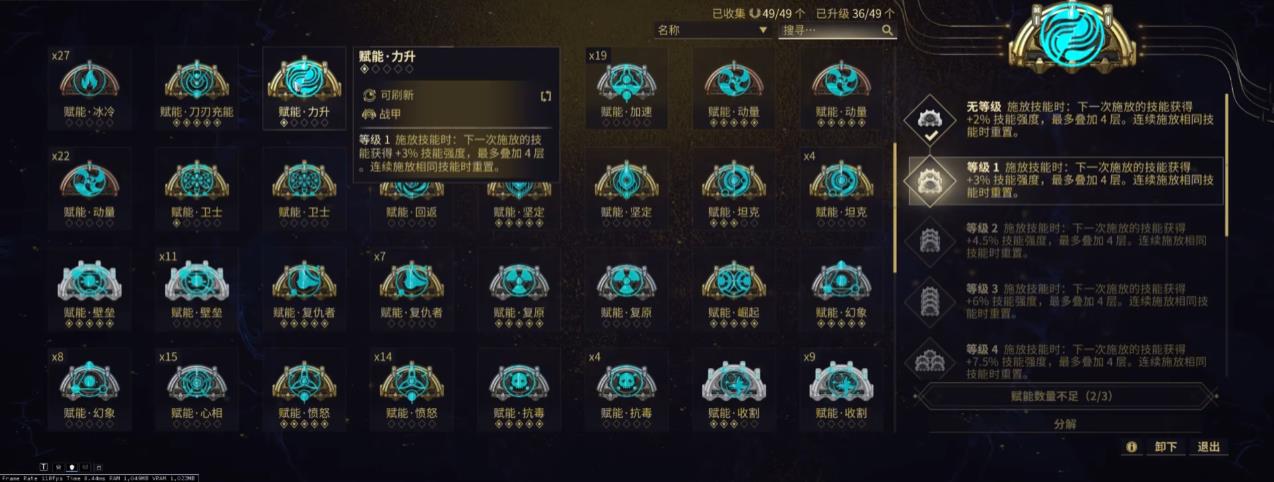Image resolution: width=1274 pixels, height=482 pixels.
Task: Pick the 赋能·壁垒 tile marked x11
Action: coord(196,289)
